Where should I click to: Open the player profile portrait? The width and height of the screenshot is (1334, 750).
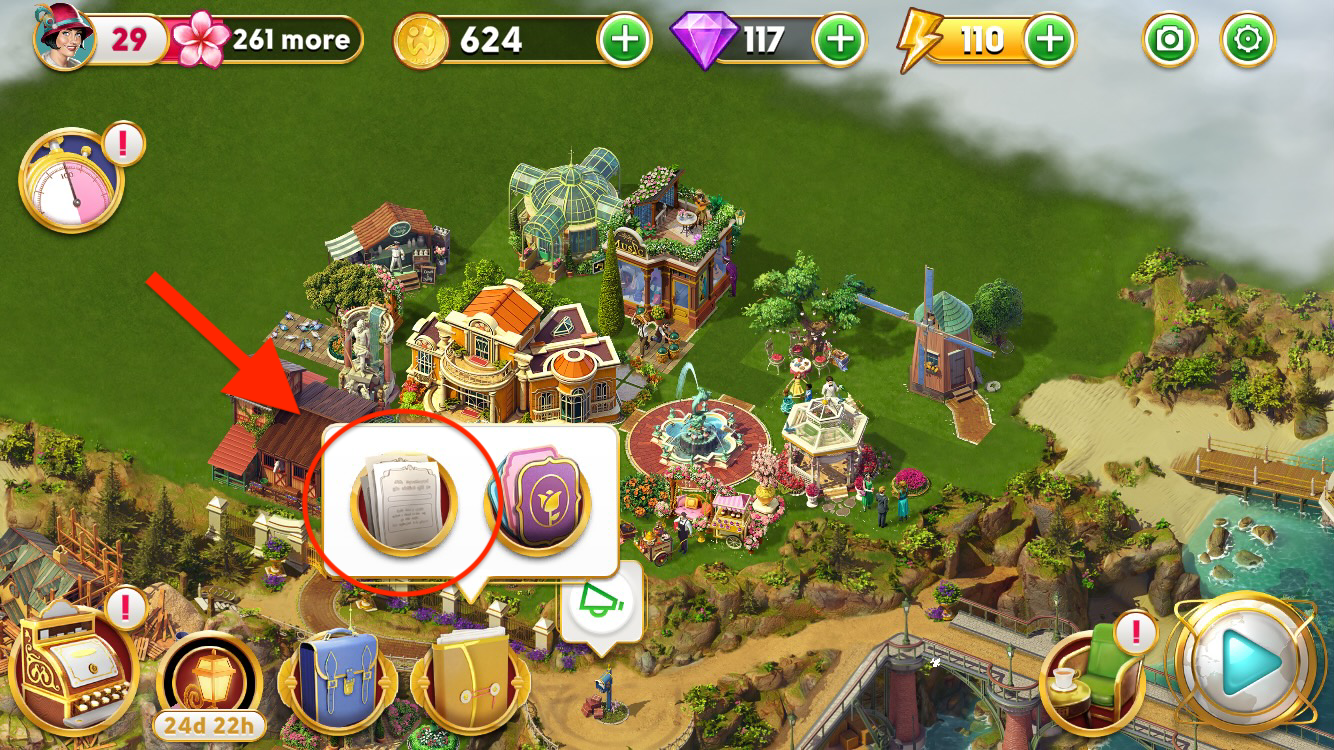(64, 37)
